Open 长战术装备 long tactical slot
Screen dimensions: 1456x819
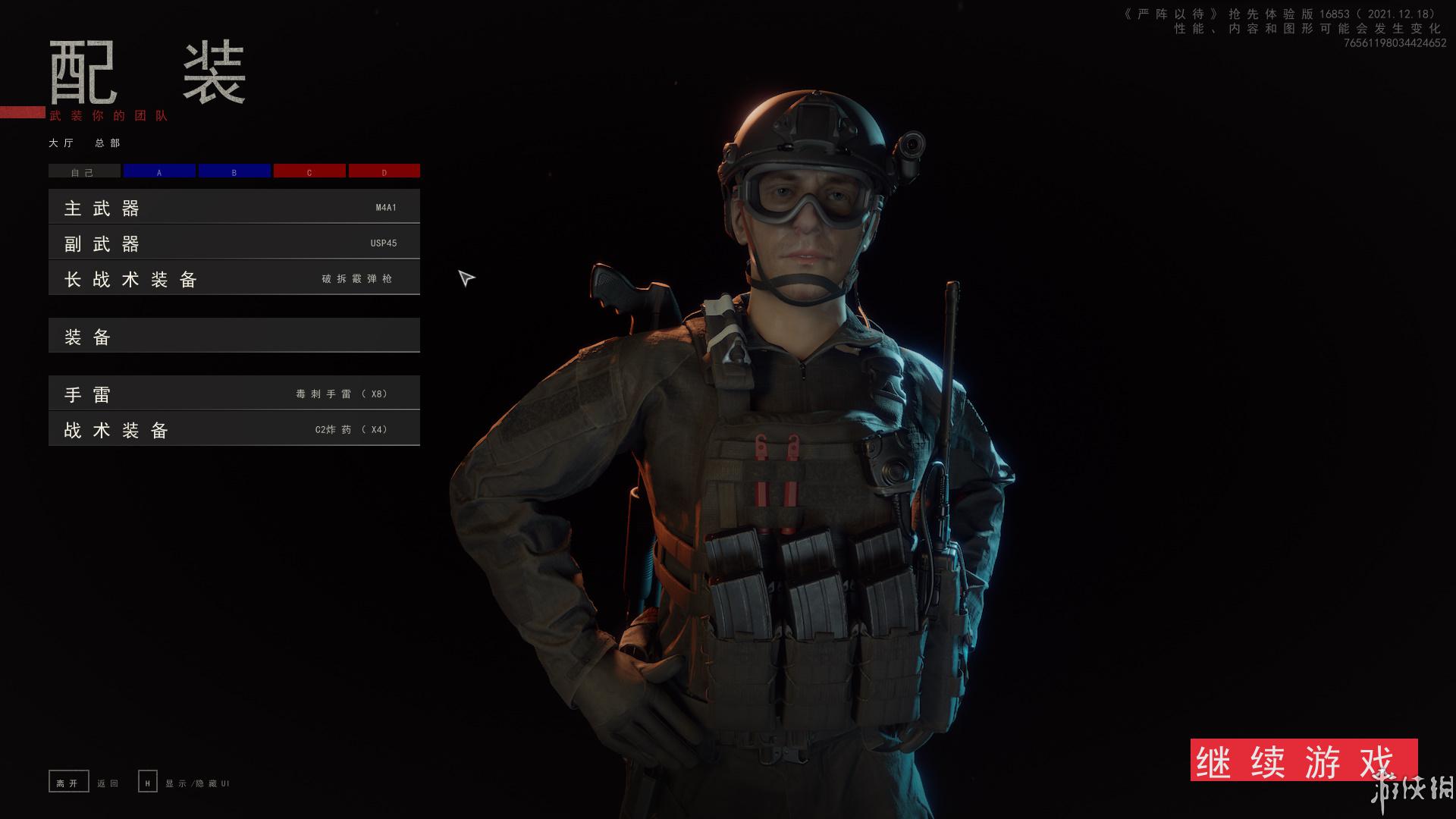[234, 278]
